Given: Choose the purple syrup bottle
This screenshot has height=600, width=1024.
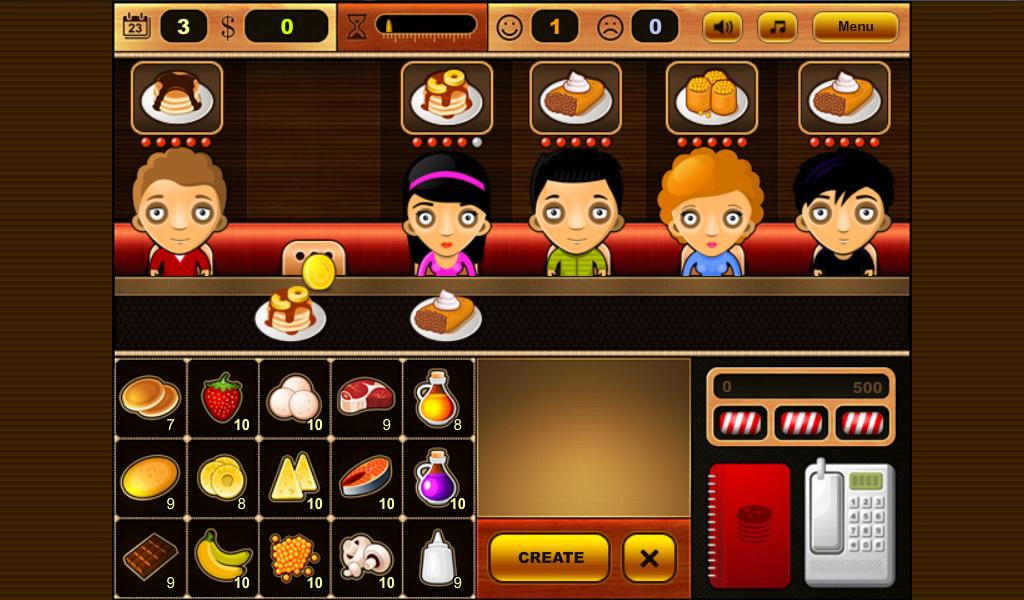Looking at the screenshot, I should (438, 477).
